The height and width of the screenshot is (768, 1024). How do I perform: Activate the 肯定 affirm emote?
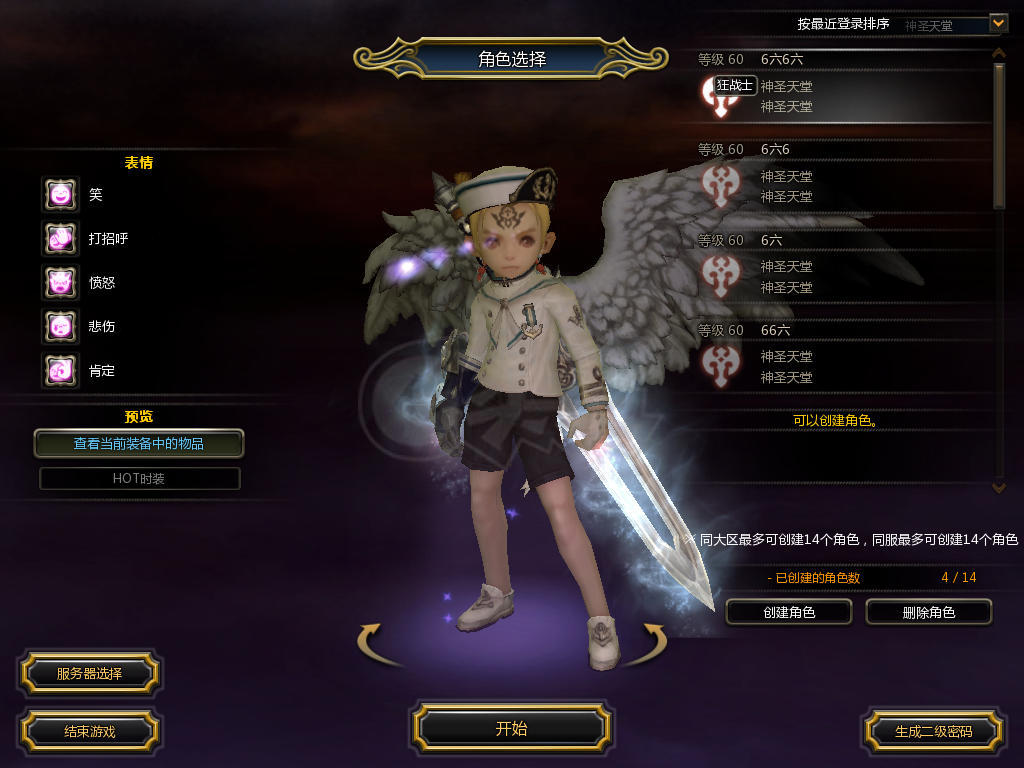point(60,370)
